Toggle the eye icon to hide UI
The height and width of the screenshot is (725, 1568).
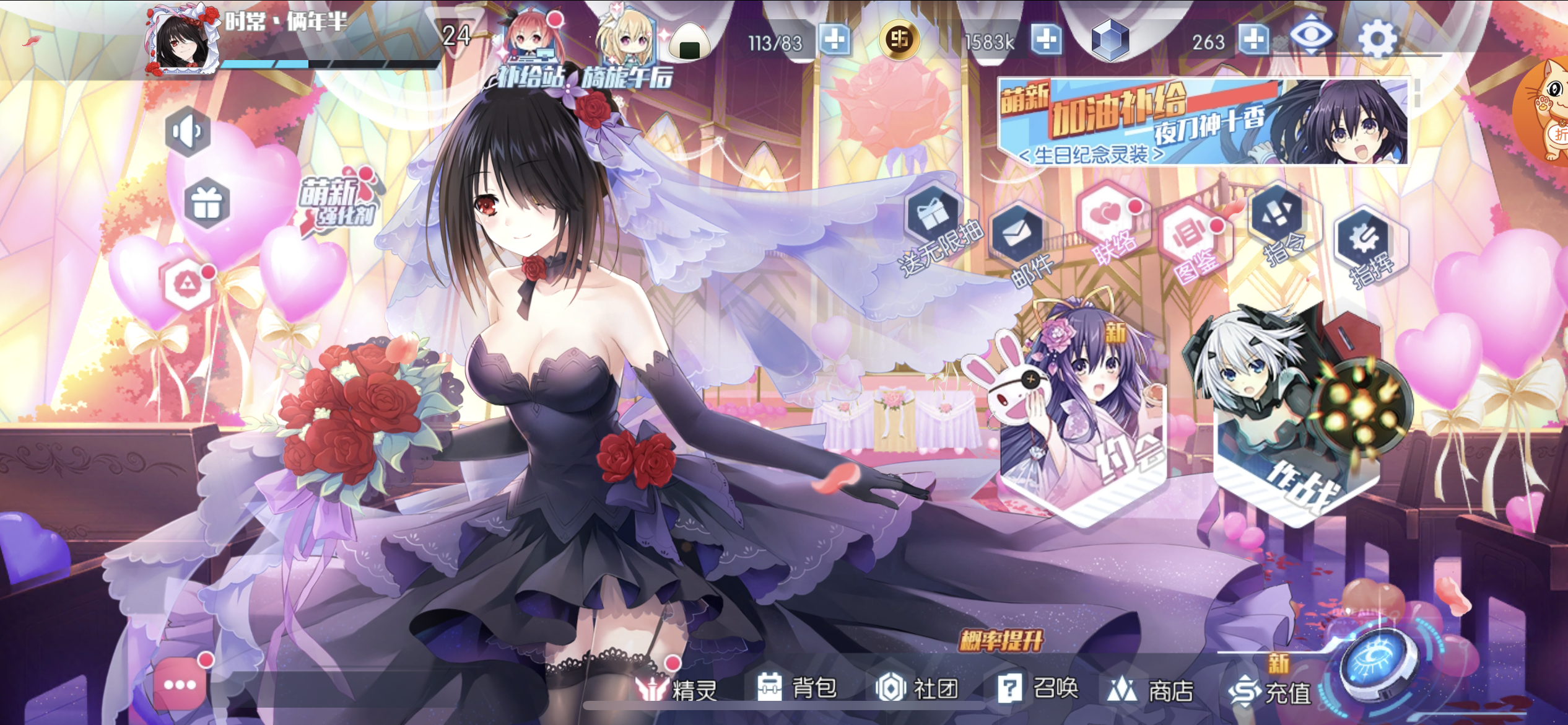point(1312,36)
